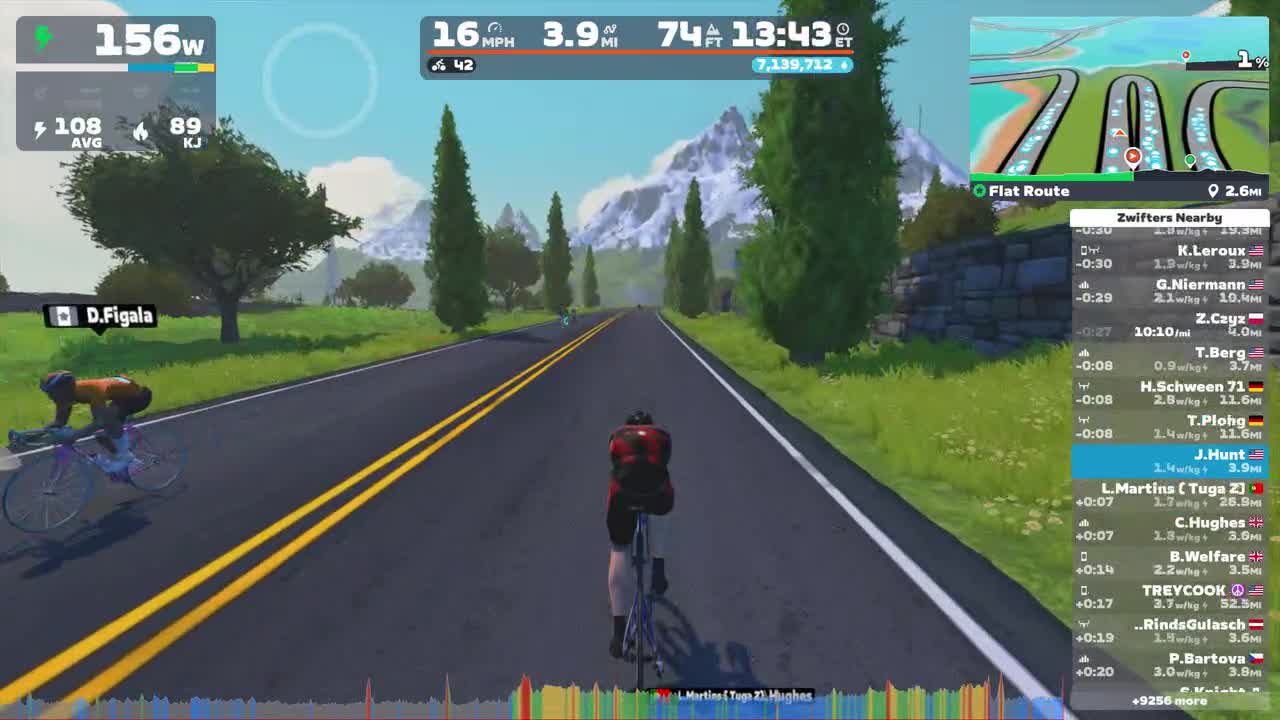Select J.Hunt's highlighted row

[1171, 461]
